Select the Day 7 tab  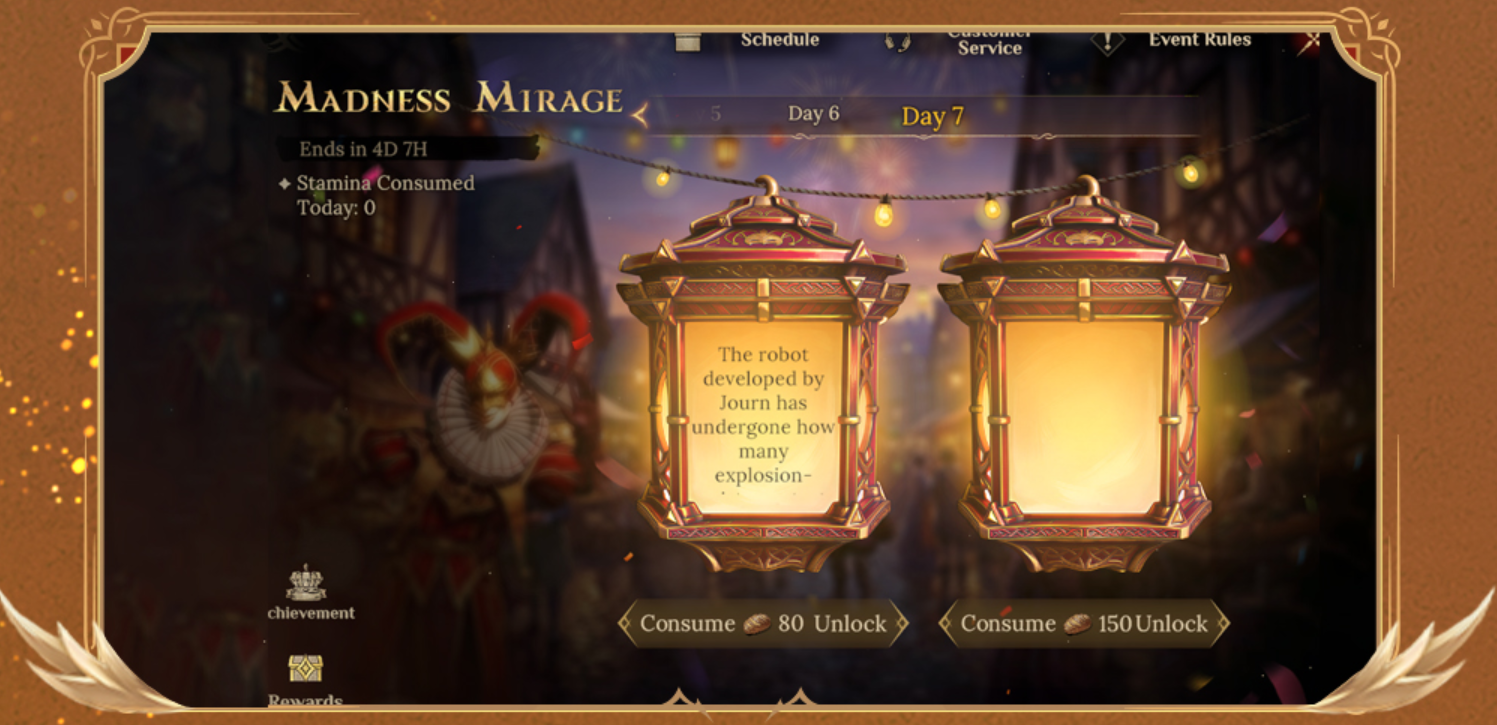932,117
